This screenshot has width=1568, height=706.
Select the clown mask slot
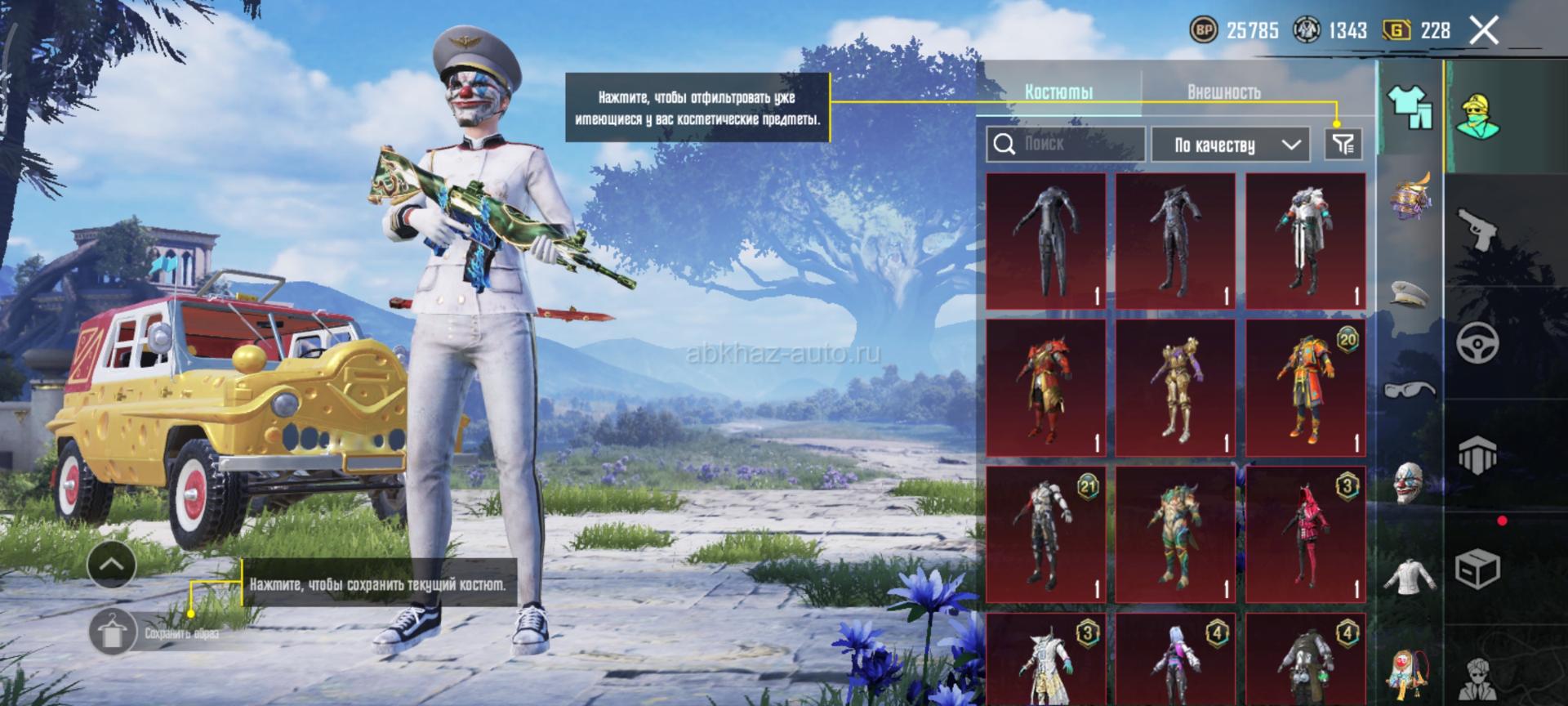point(1409,482)
